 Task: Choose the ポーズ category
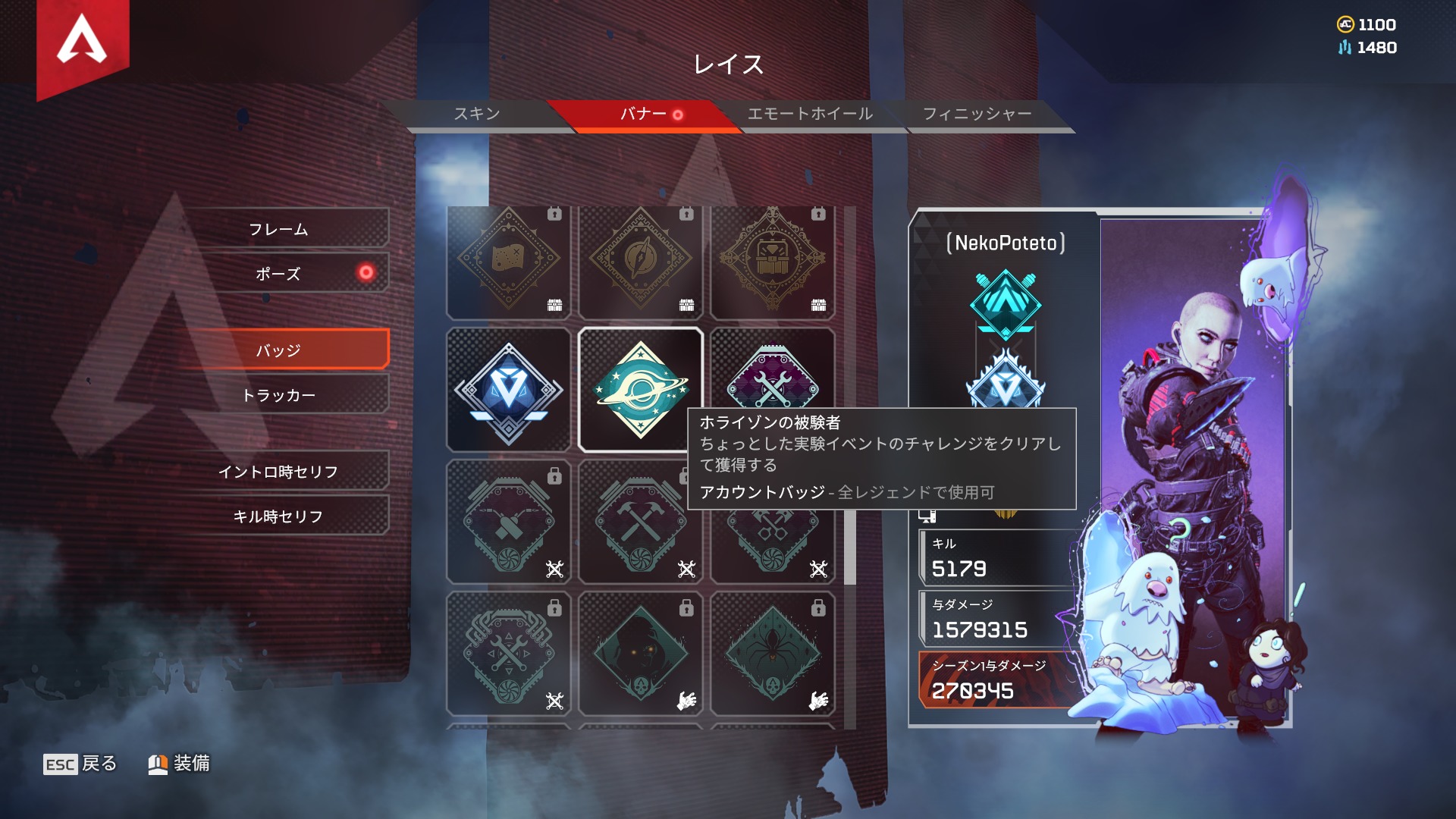pyautogui.click(x=278, y=274)
